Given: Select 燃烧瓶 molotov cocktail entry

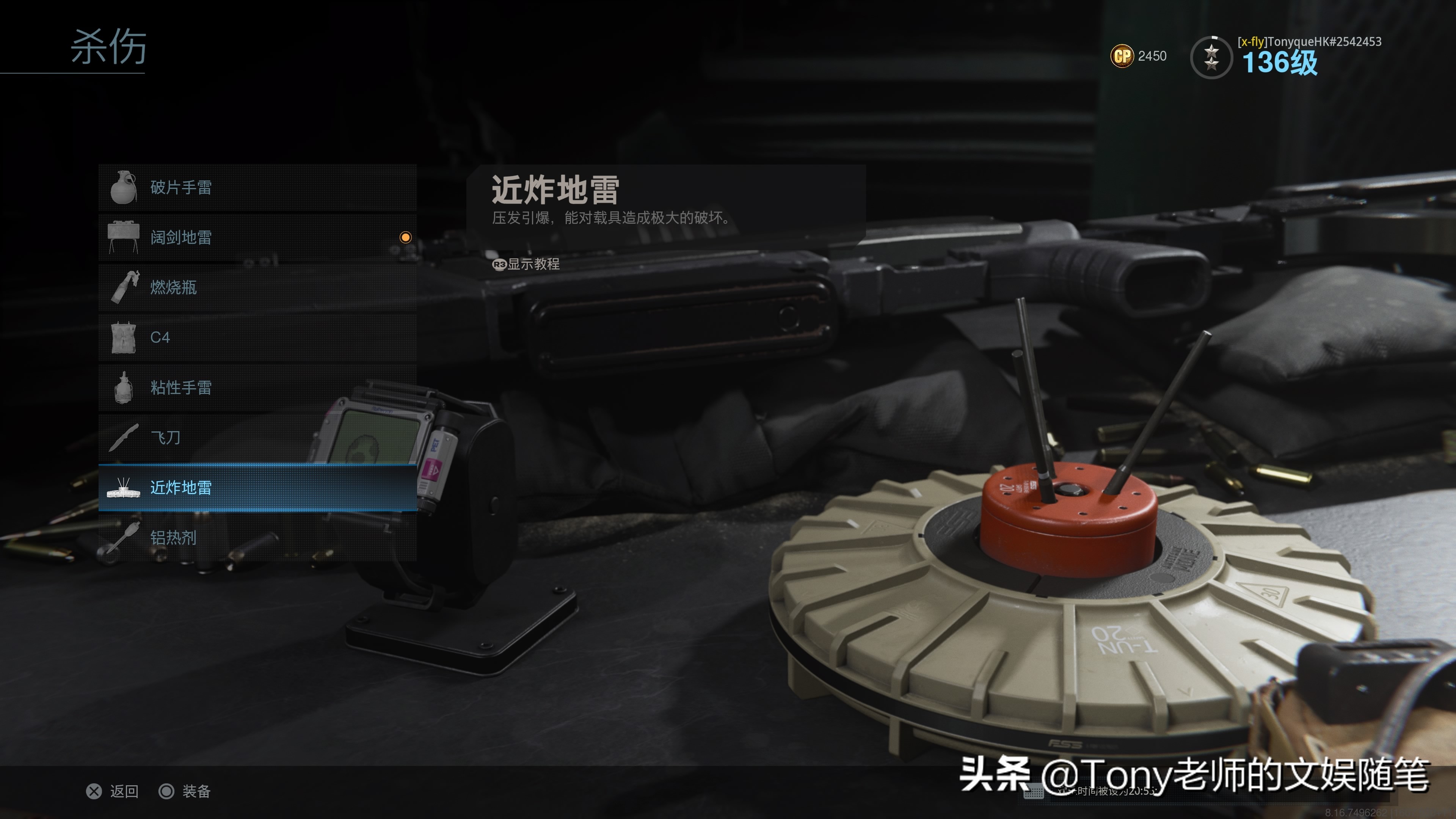Looking at the screenshot, I should [257, 288].
